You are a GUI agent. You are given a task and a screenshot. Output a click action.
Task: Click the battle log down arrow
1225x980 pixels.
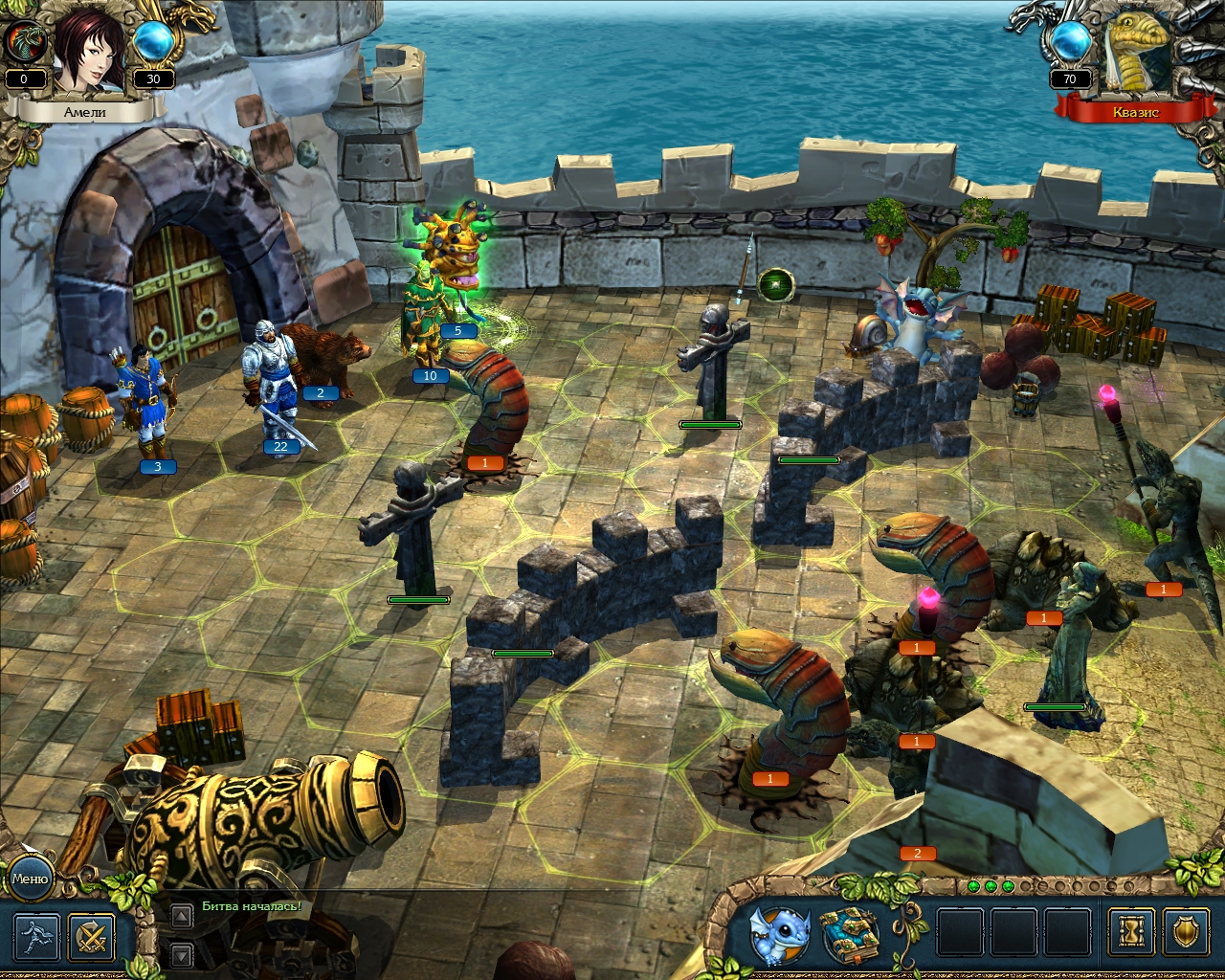pyautogui.click(x=181, y=954)
